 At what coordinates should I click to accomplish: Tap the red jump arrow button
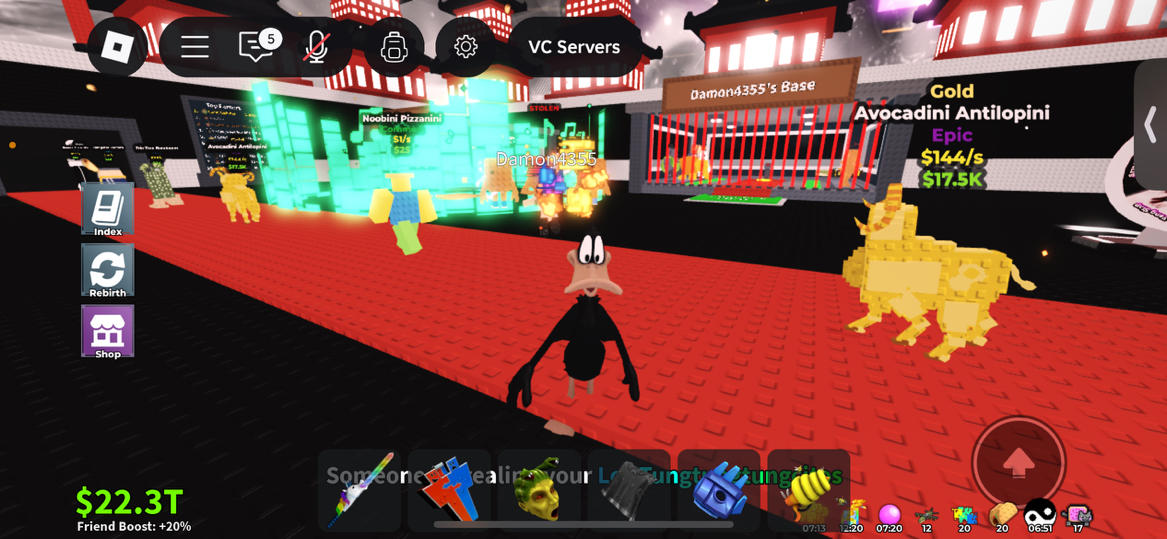pyautogui.click(x=1018, y=463)
